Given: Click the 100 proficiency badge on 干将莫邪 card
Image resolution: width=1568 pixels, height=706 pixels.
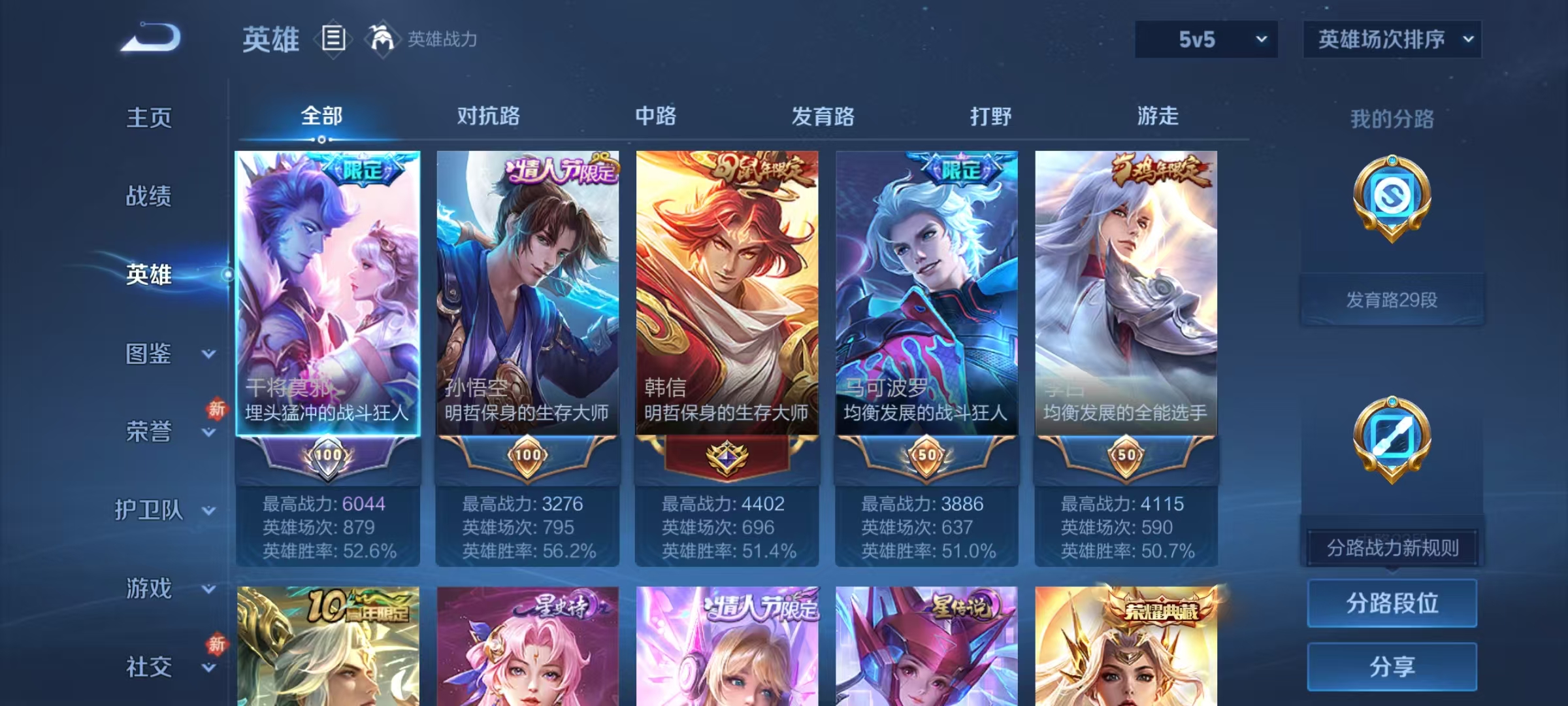Looking at the screenshot, I should (x=330, y=457).
